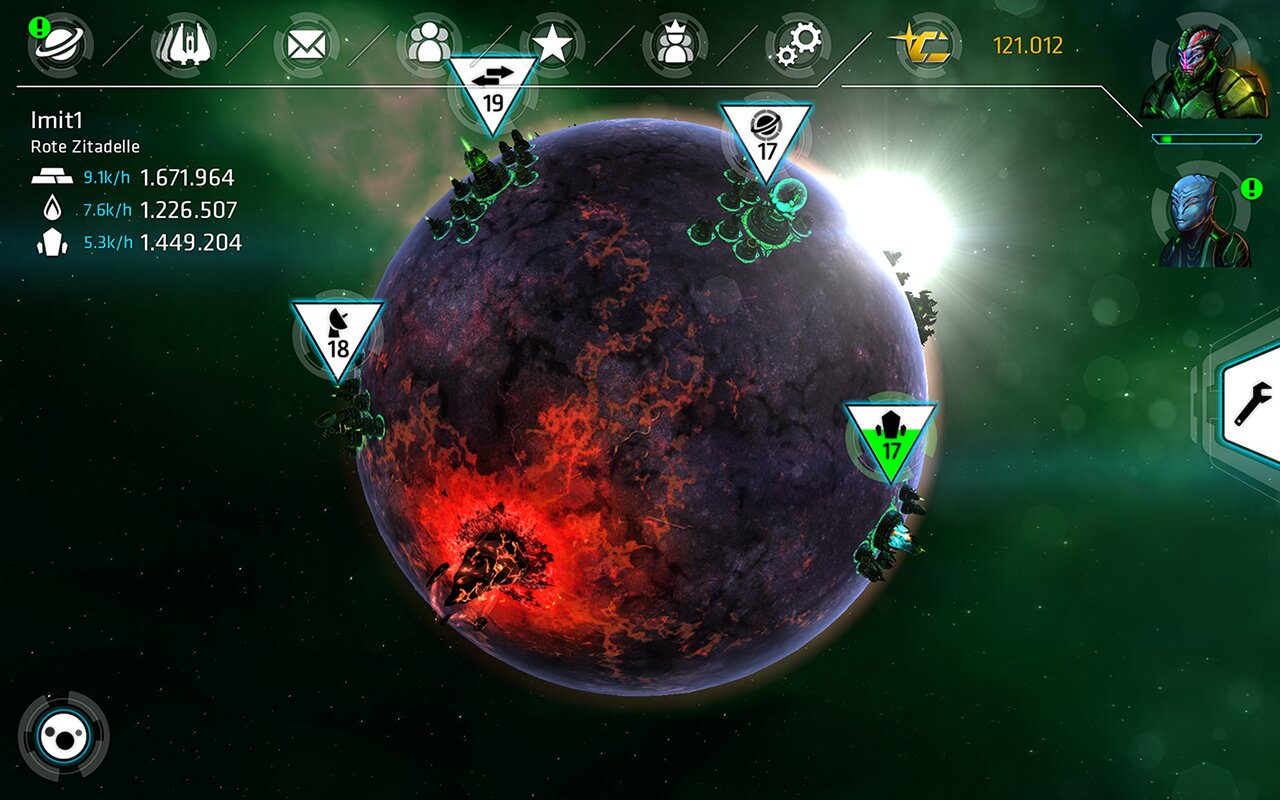Image resolution: width=1280 pixels, height=800 pixels.
Task: Open the premium credits shop icon
Action: point(924,45)
